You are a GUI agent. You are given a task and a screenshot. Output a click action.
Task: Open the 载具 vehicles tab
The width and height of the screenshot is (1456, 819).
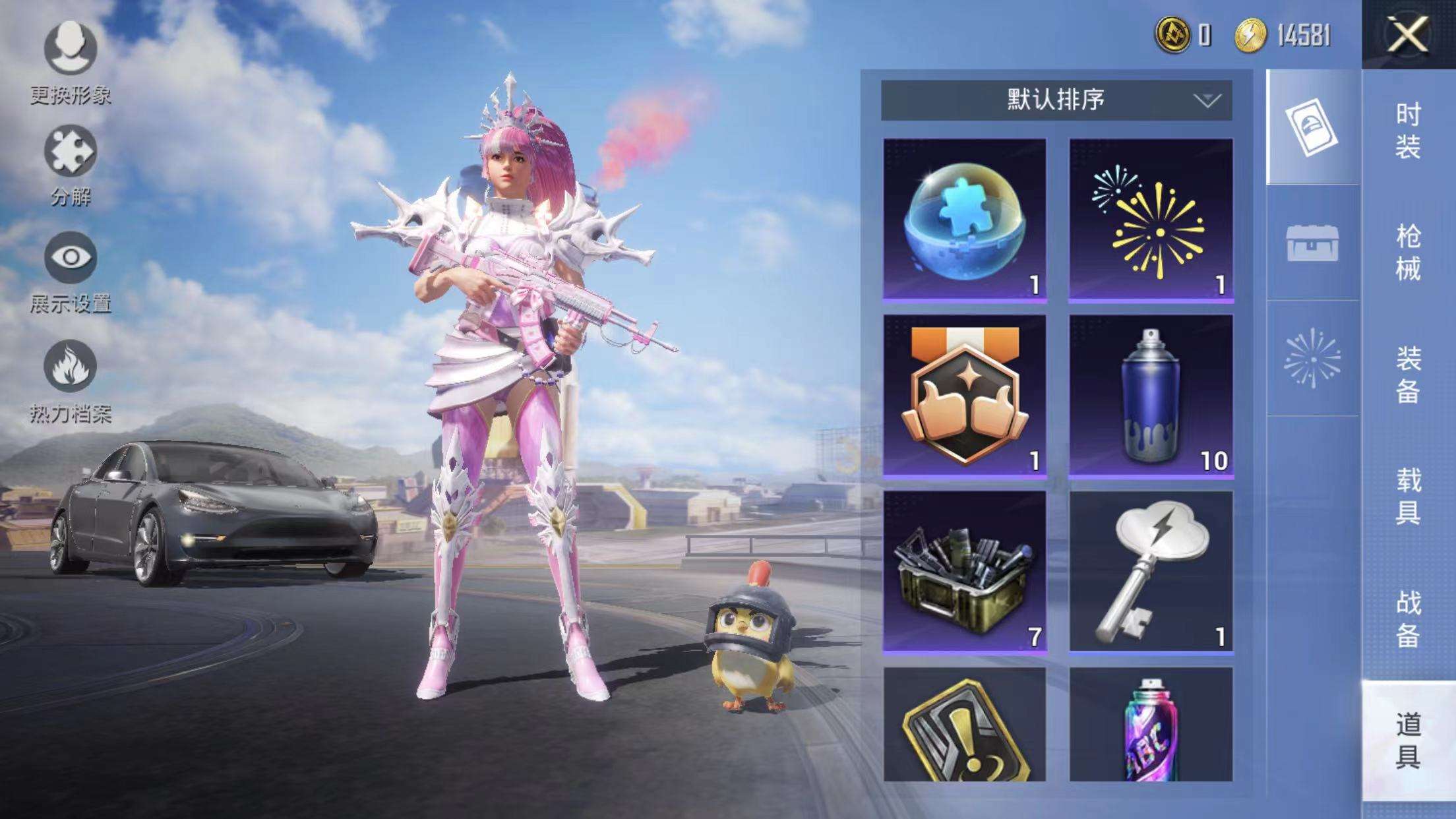pos(1408,497)
